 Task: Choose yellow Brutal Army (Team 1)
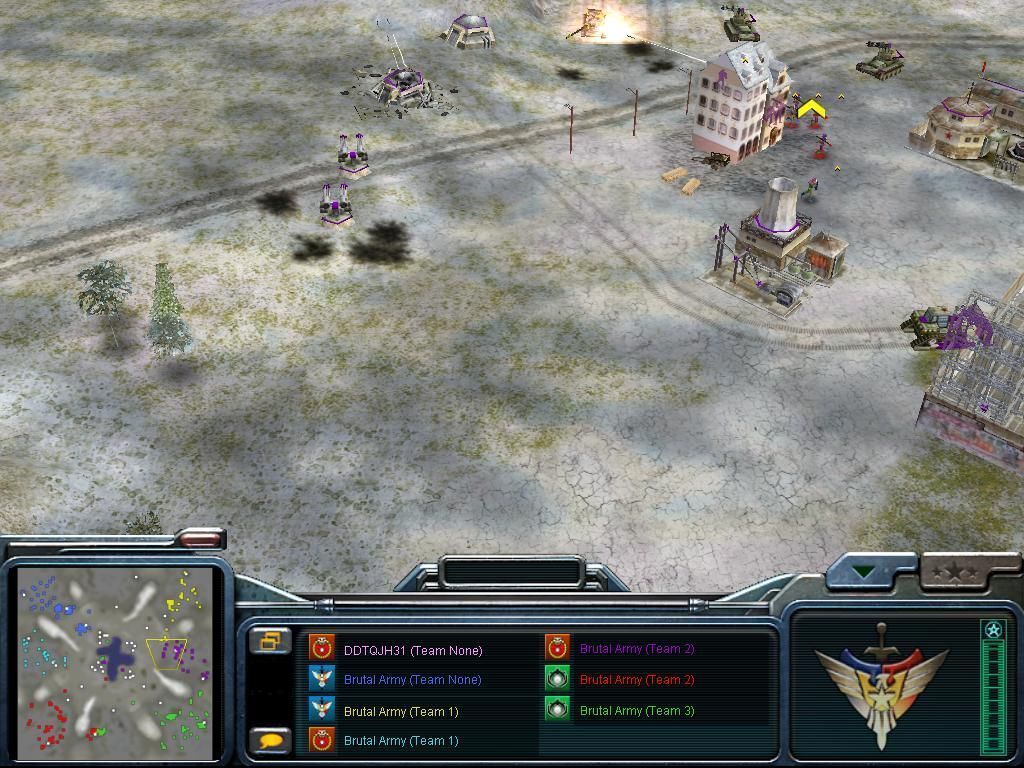(x=400, y=711)
